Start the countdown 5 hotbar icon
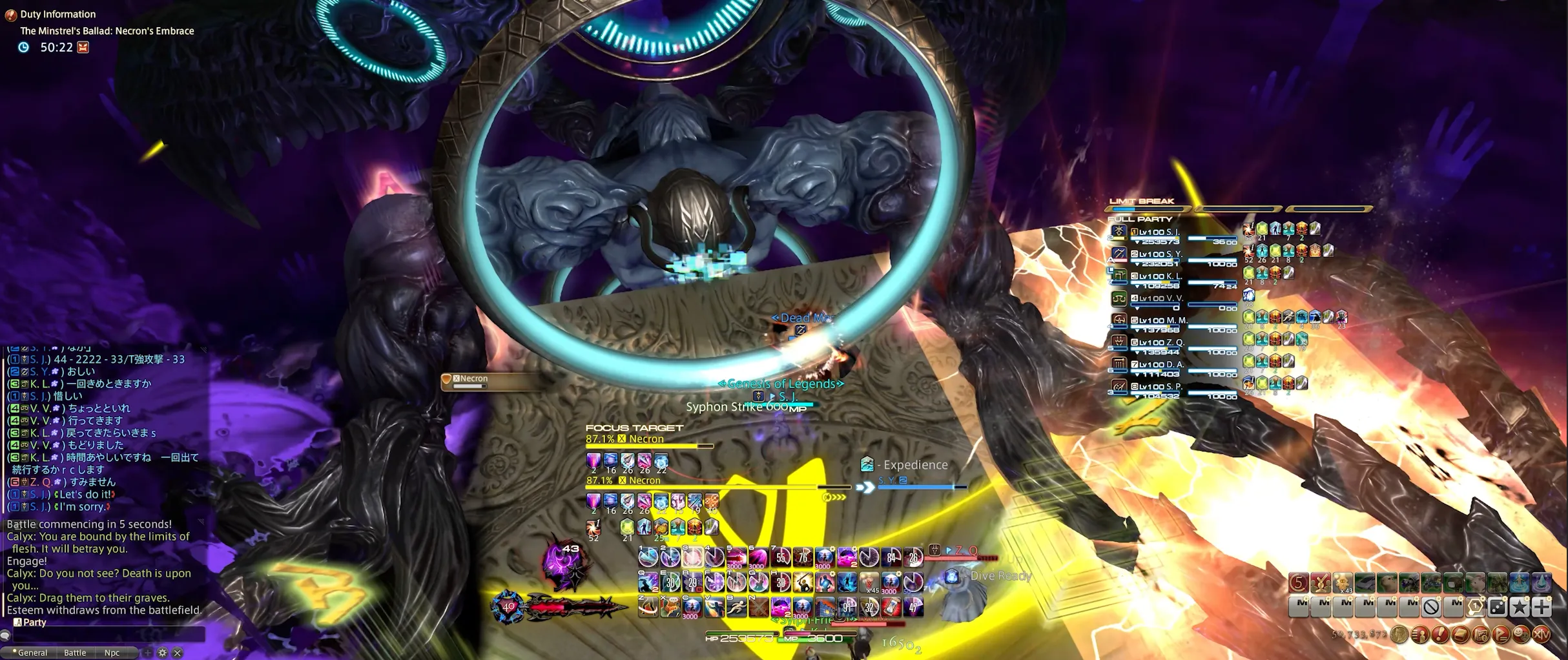 (1299, 583)
